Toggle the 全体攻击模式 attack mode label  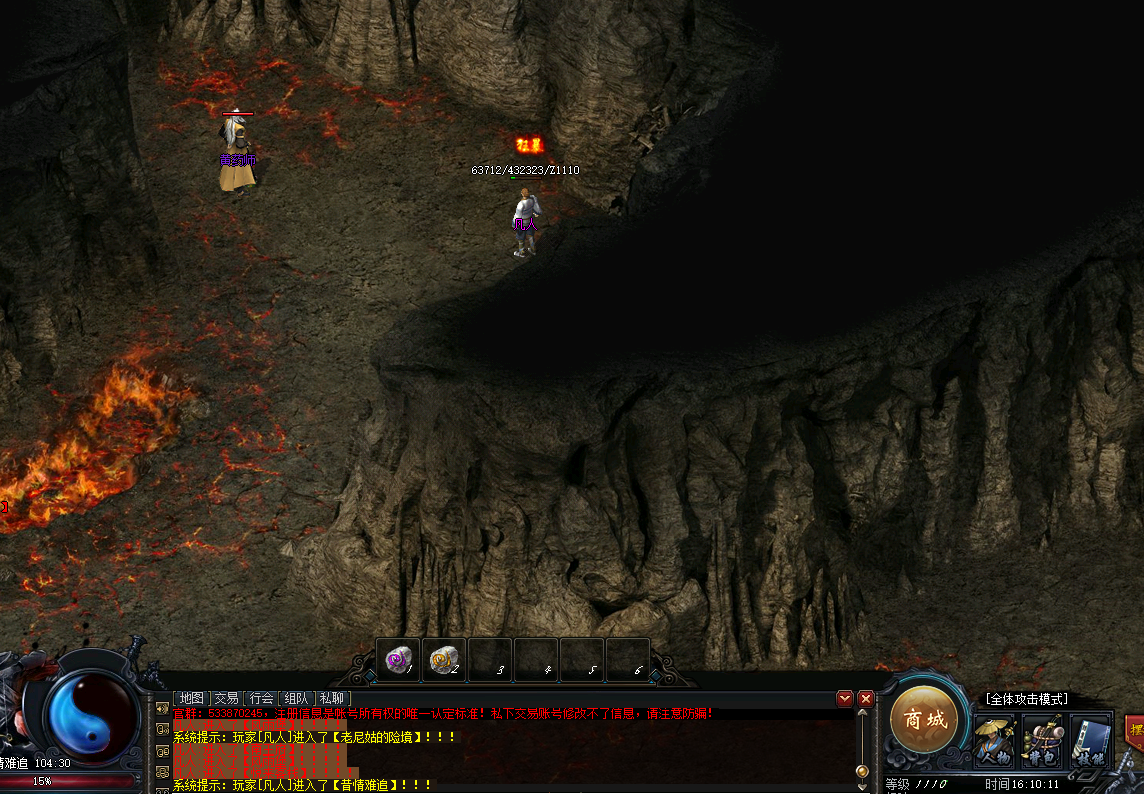1026,699
